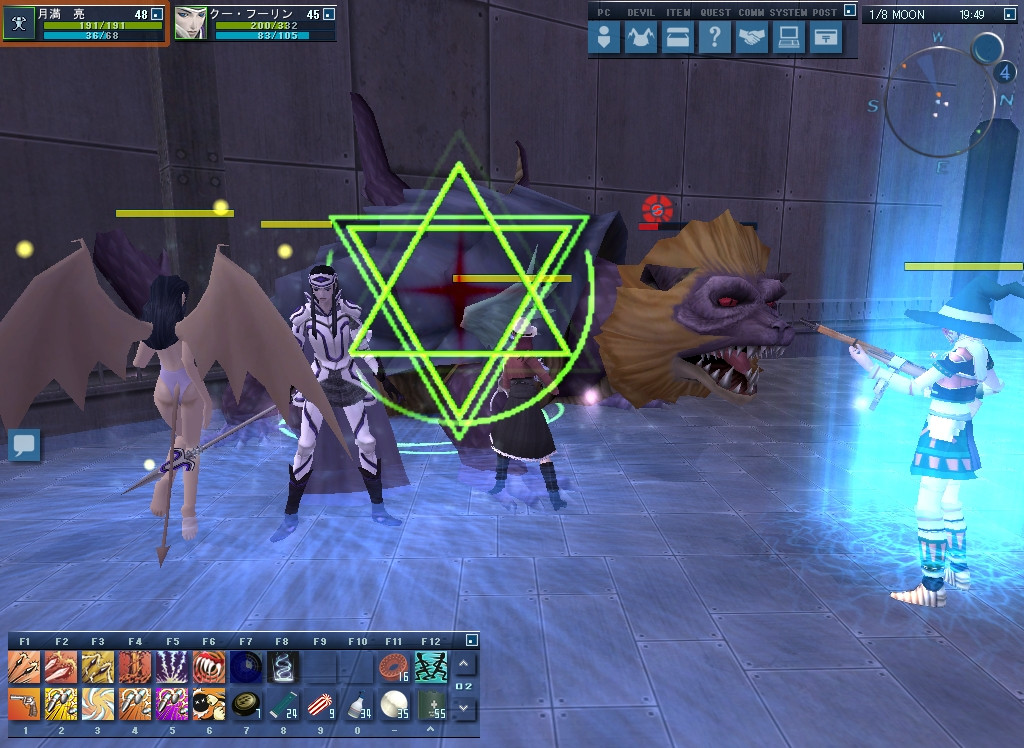Open the PC character menu
Image resolution: width=1024 pixels, height=748 pixels.
point(604,38)
